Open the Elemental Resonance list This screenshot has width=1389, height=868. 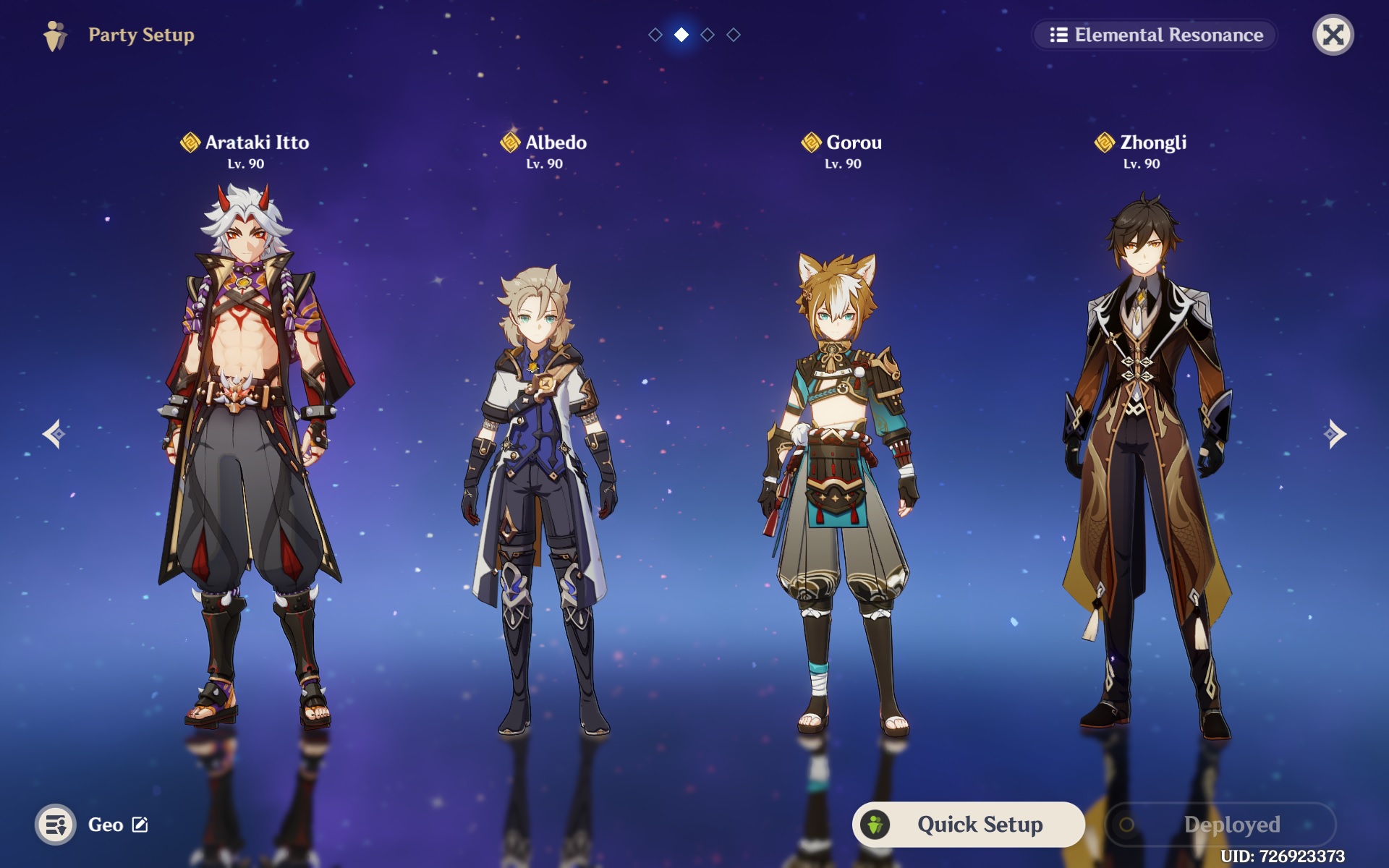pyautogui.click(x=1155, y=35)
